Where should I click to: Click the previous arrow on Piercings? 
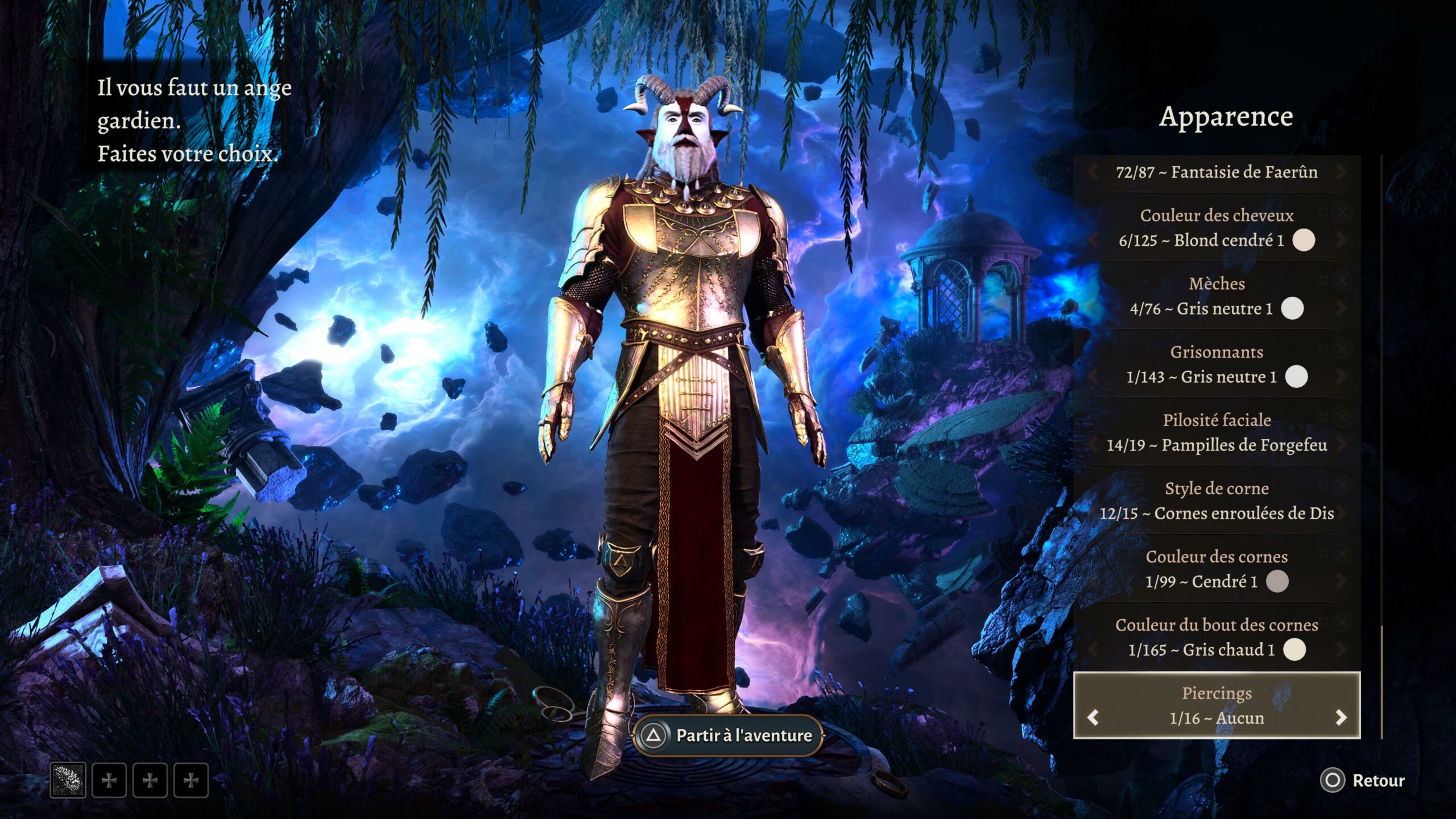point(1093,718)
